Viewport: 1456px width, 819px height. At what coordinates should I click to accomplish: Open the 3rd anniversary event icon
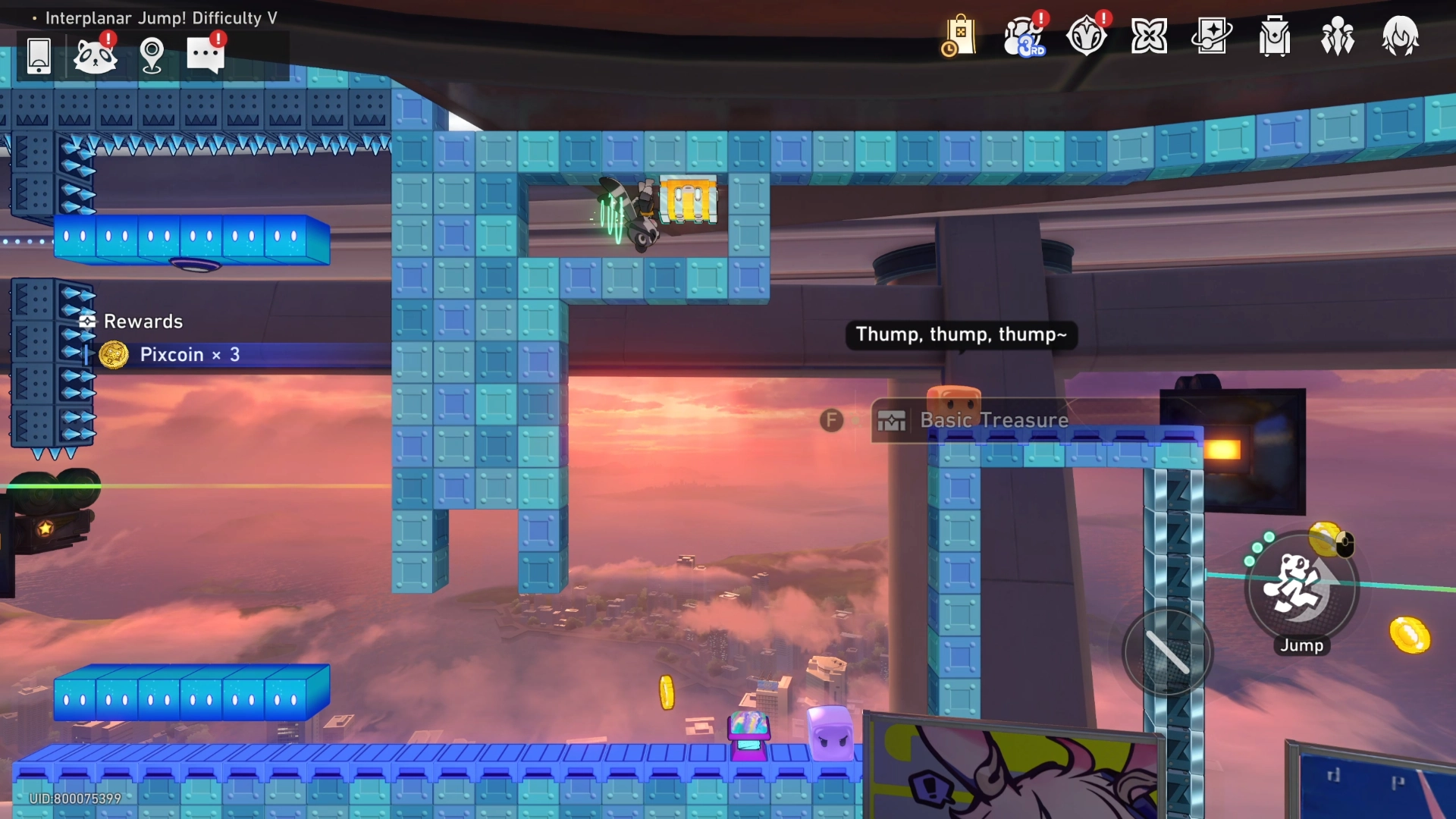[x=1023, y=36]
